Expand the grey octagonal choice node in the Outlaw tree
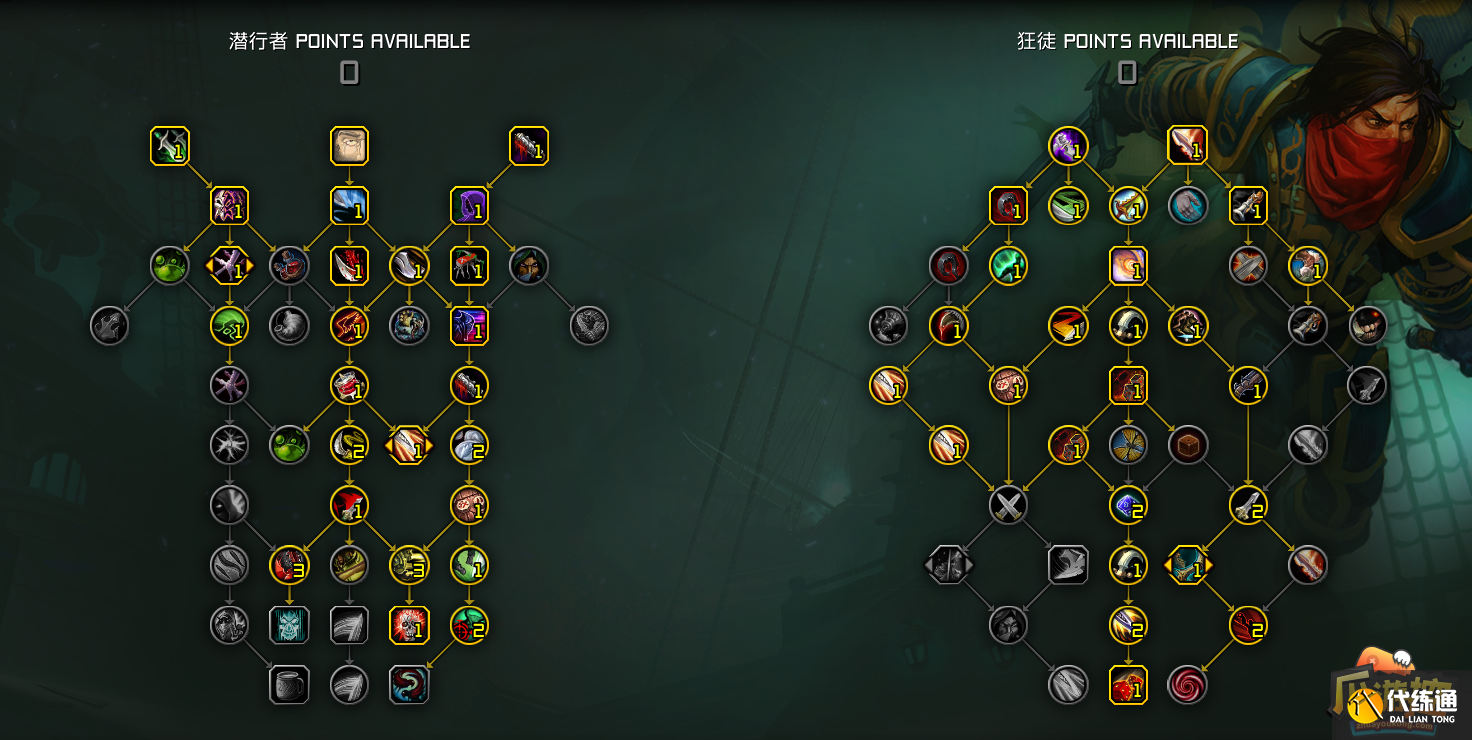This screenshot has height=740, width=1472. [x=949, y=565]
